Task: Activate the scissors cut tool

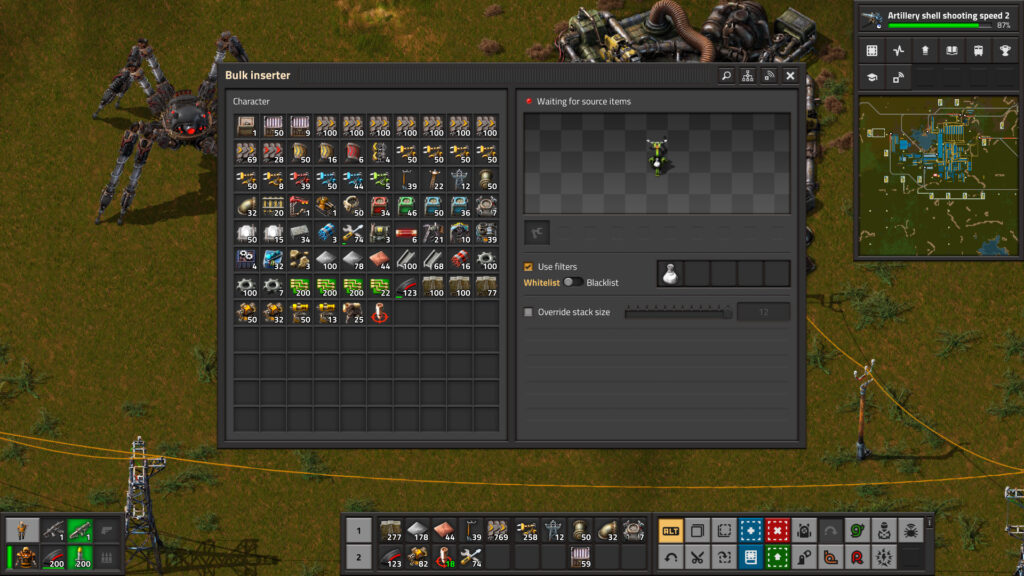Action: pyautogui.click(x=697, y=557)
